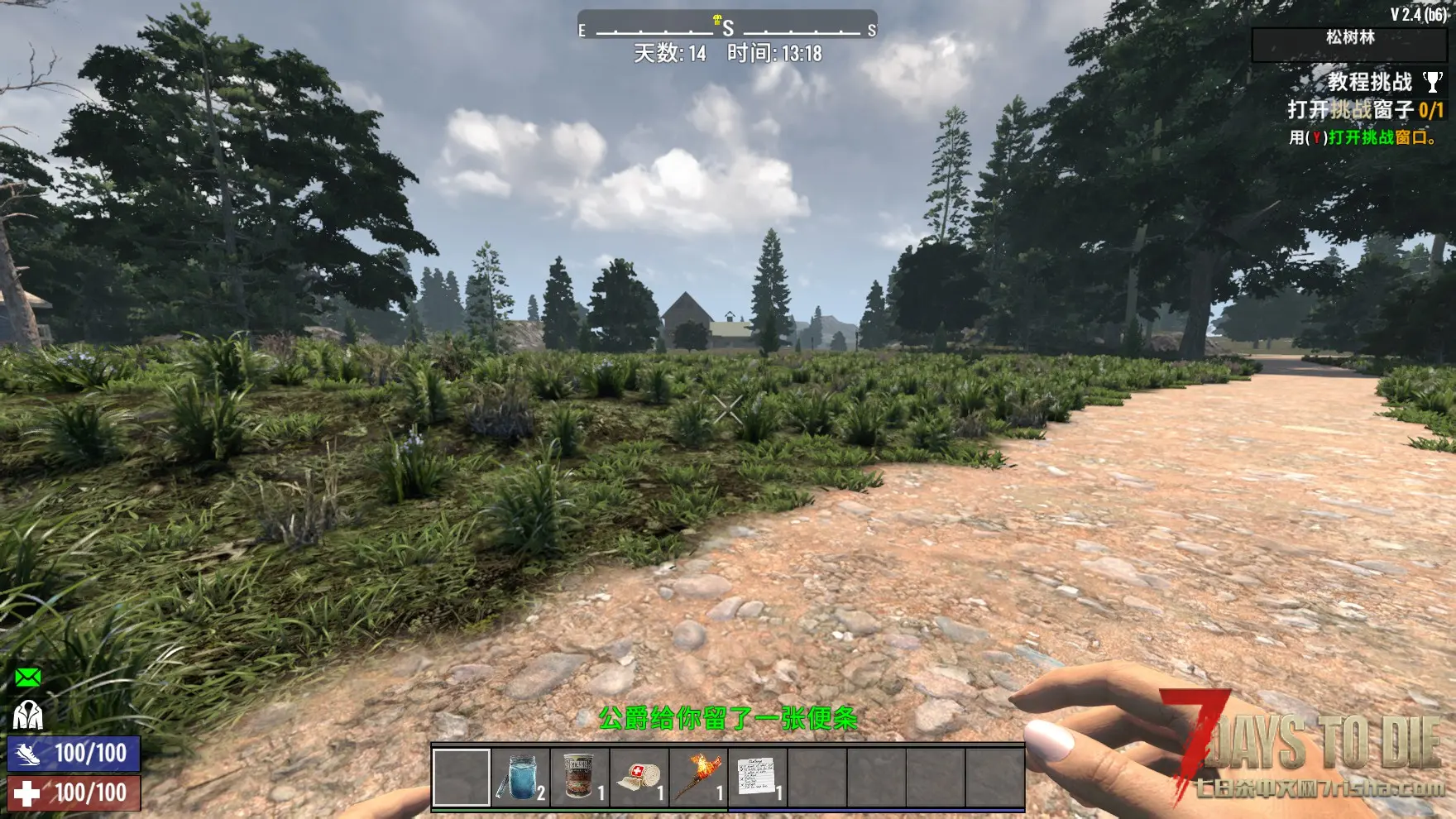Choose the canned food in the hotbar
The height and width of the screenshot is (819, 1456).
pos(580,778)
